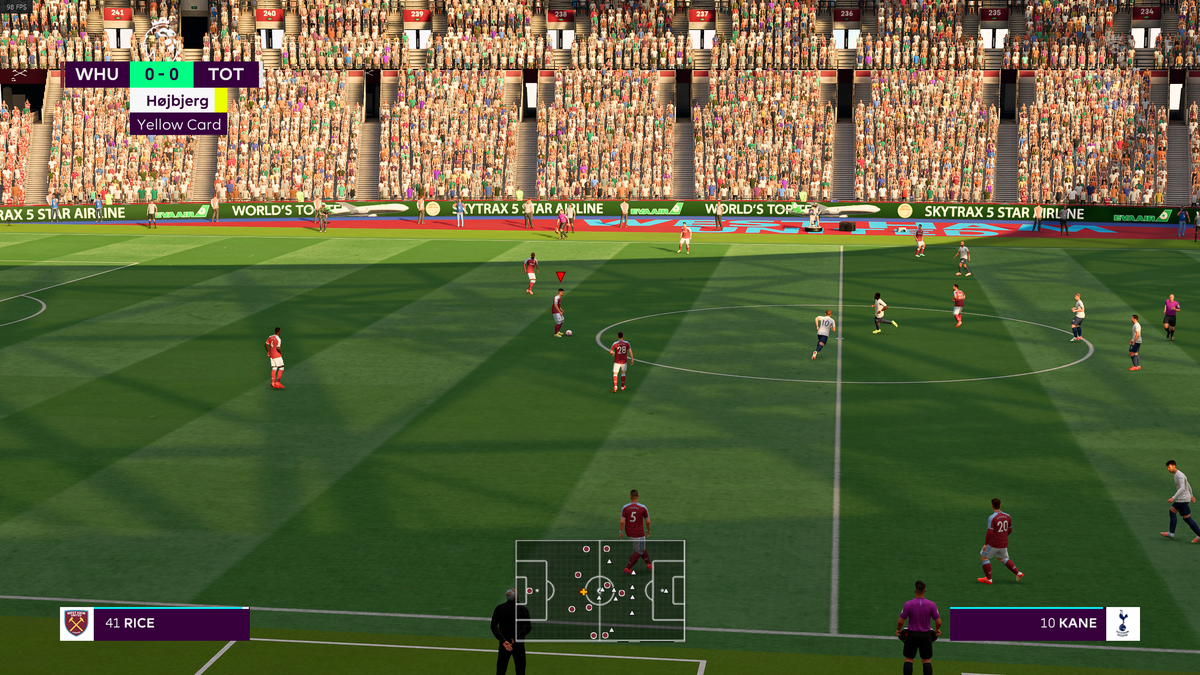
Task: Open the Højbjerg Yellow Card notification
Action: pyautogui.click(x=178, y=112)
